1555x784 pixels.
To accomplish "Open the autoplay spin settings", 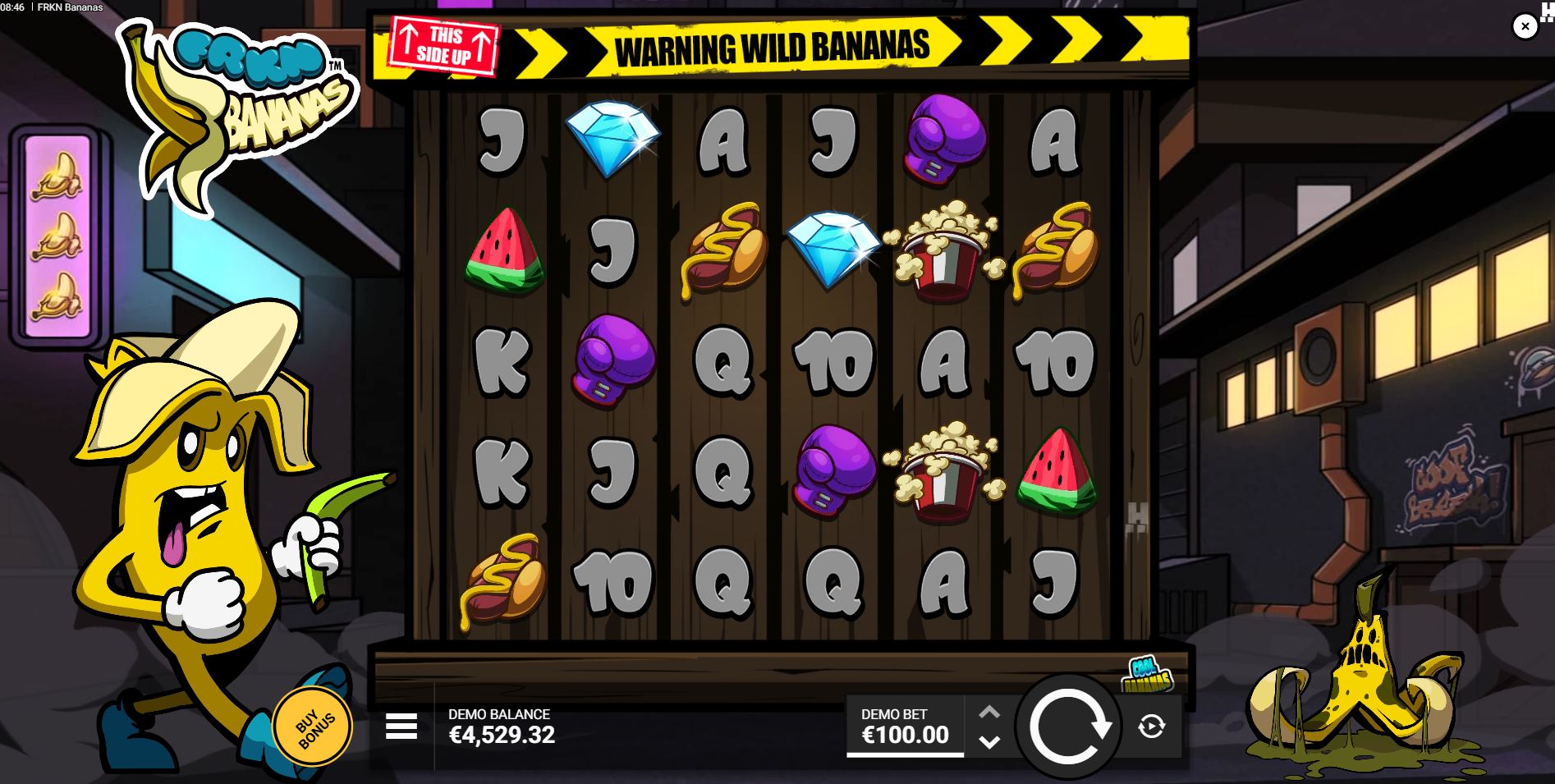I will point(1153,726).
